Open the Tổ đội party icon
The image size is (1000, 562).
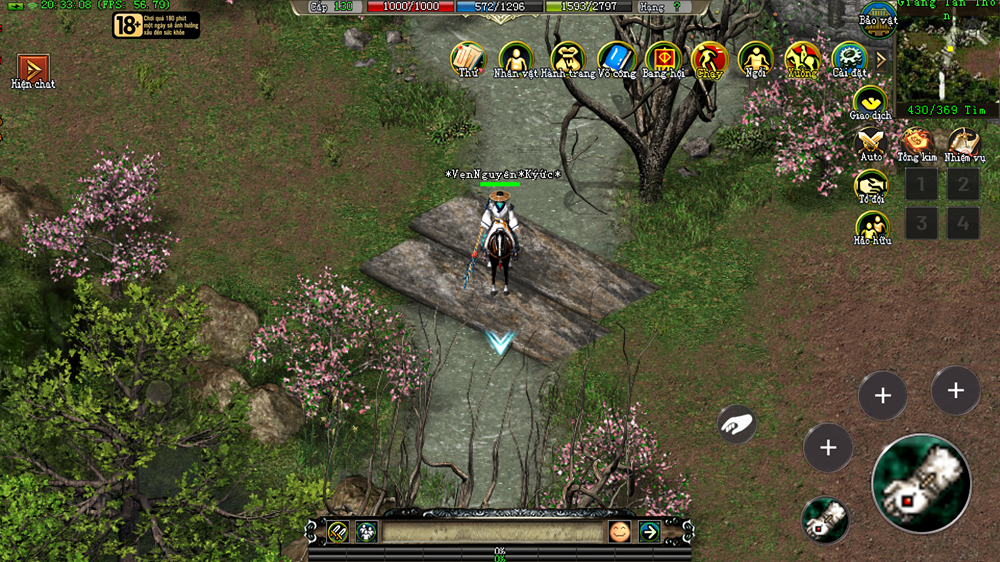(871, 185)
